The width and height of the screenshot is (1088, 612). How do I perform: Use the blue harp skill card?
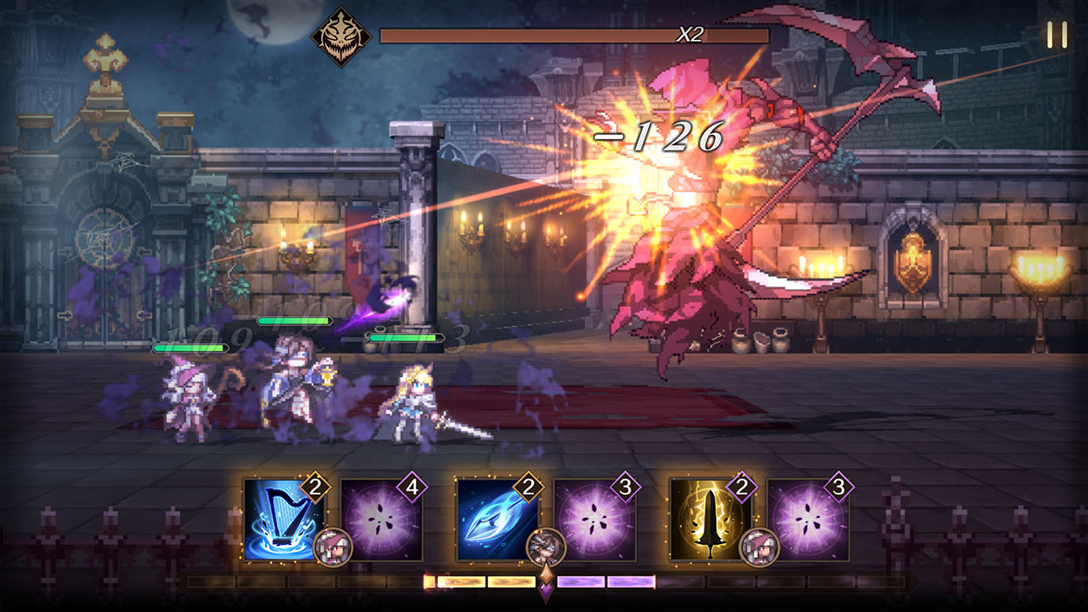(283, 519)
